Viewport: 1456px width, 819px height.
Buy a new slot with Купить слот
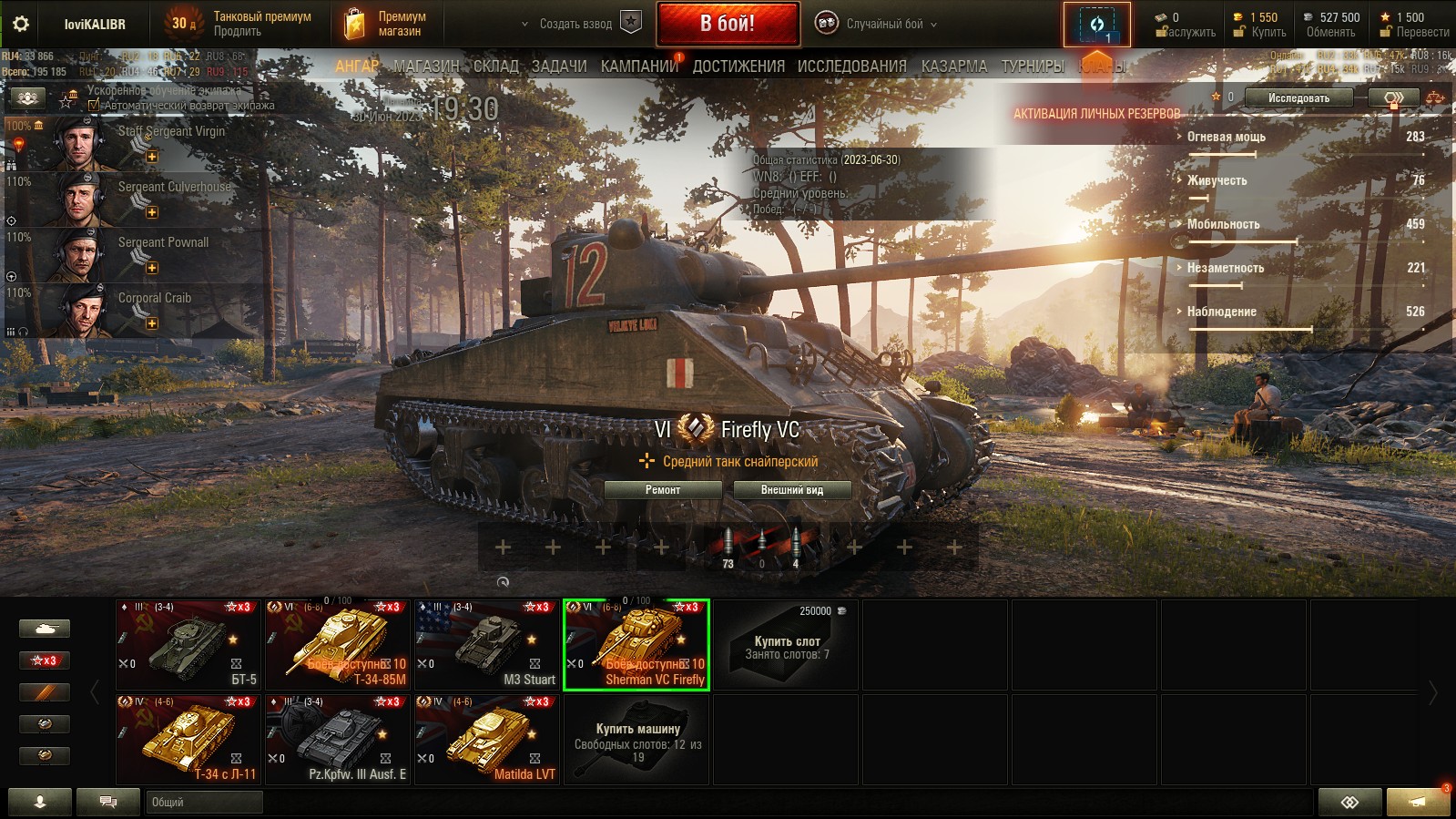coord(786,644)
